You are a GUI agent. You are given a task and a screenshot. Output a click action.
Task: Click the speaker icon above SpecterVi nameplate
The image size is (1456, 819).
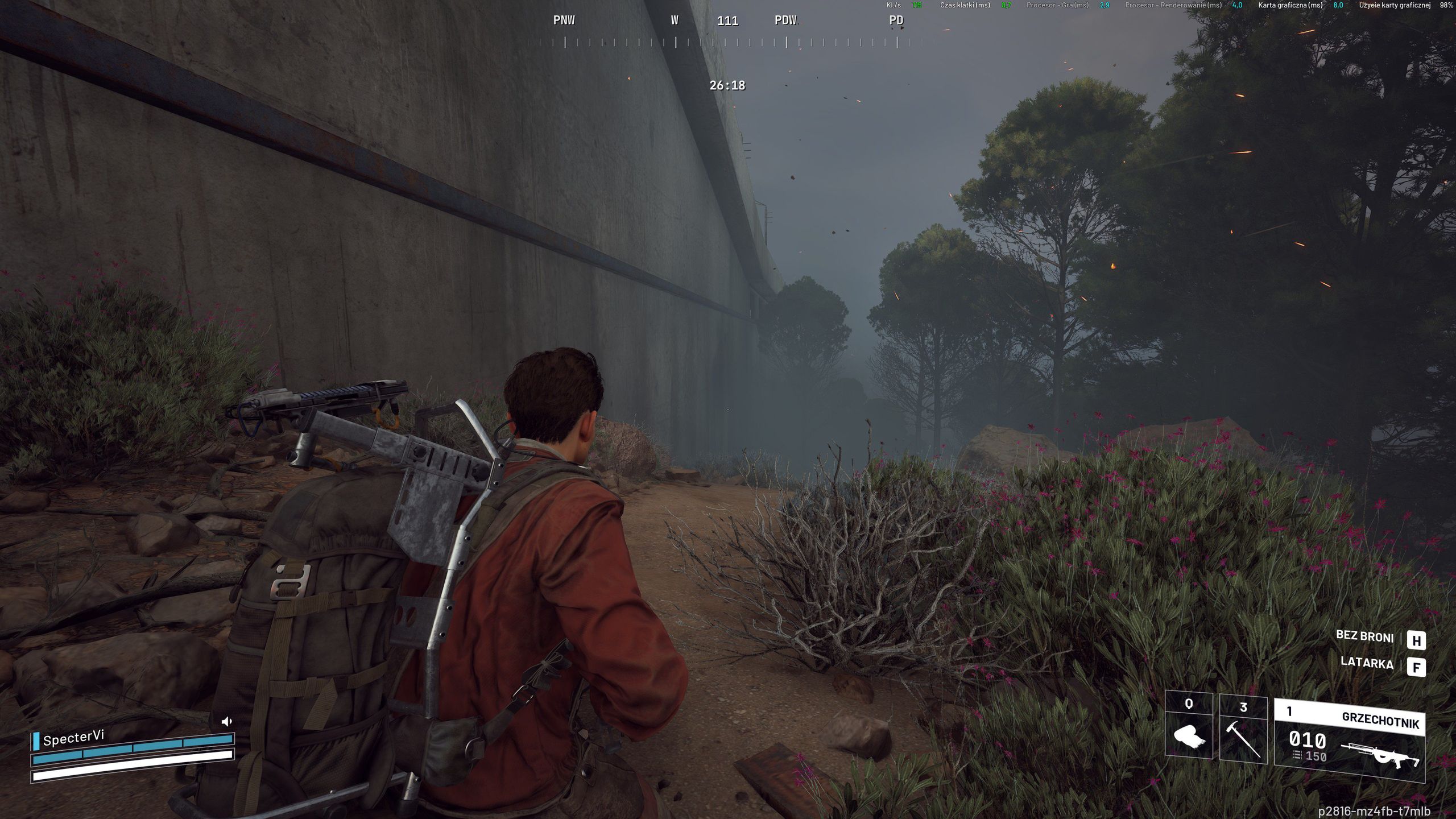(227, 719)
